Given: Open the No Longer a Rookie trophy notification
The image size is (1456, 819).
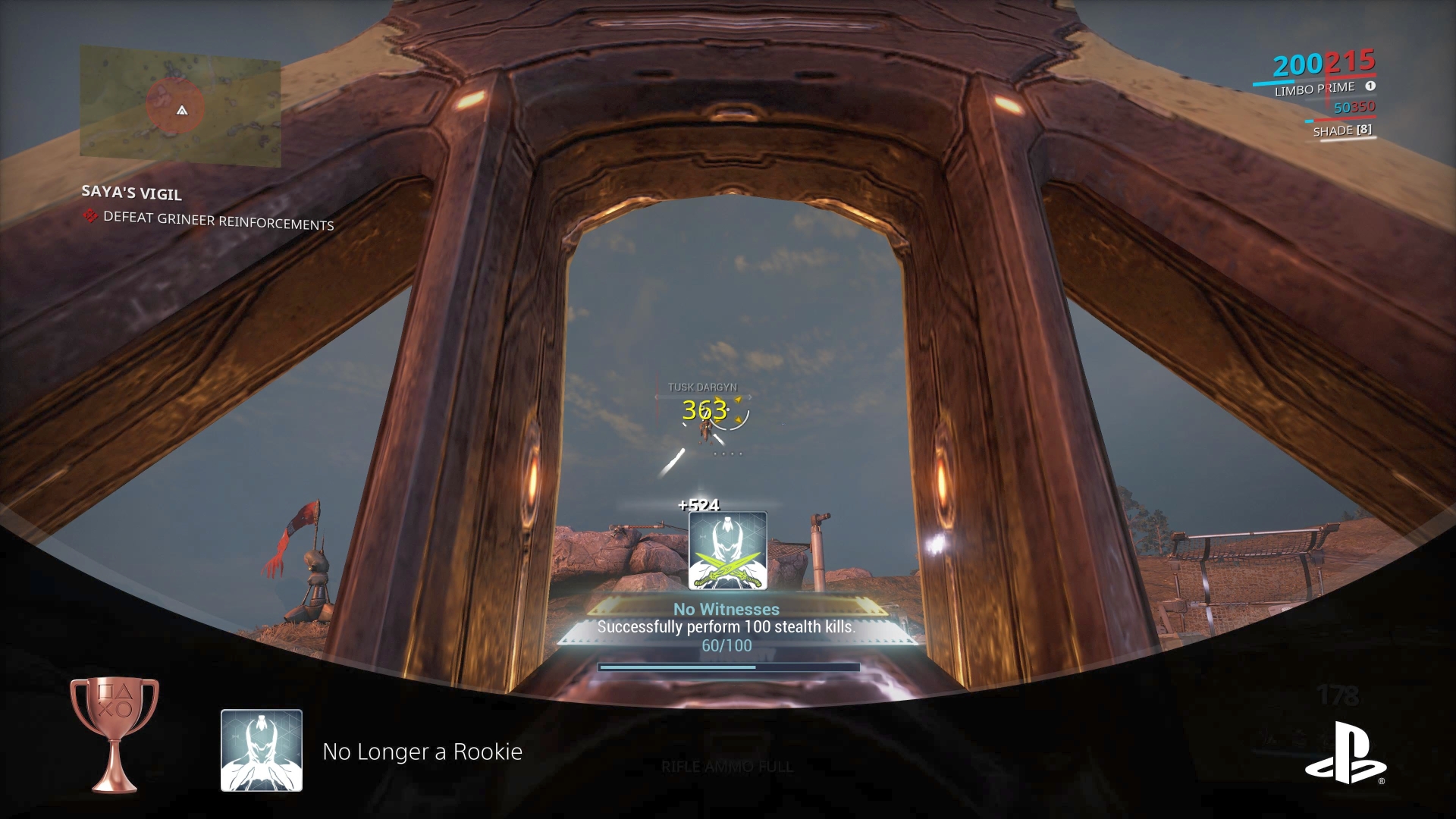Looking at the screenshot, I should tap(422, 752).
